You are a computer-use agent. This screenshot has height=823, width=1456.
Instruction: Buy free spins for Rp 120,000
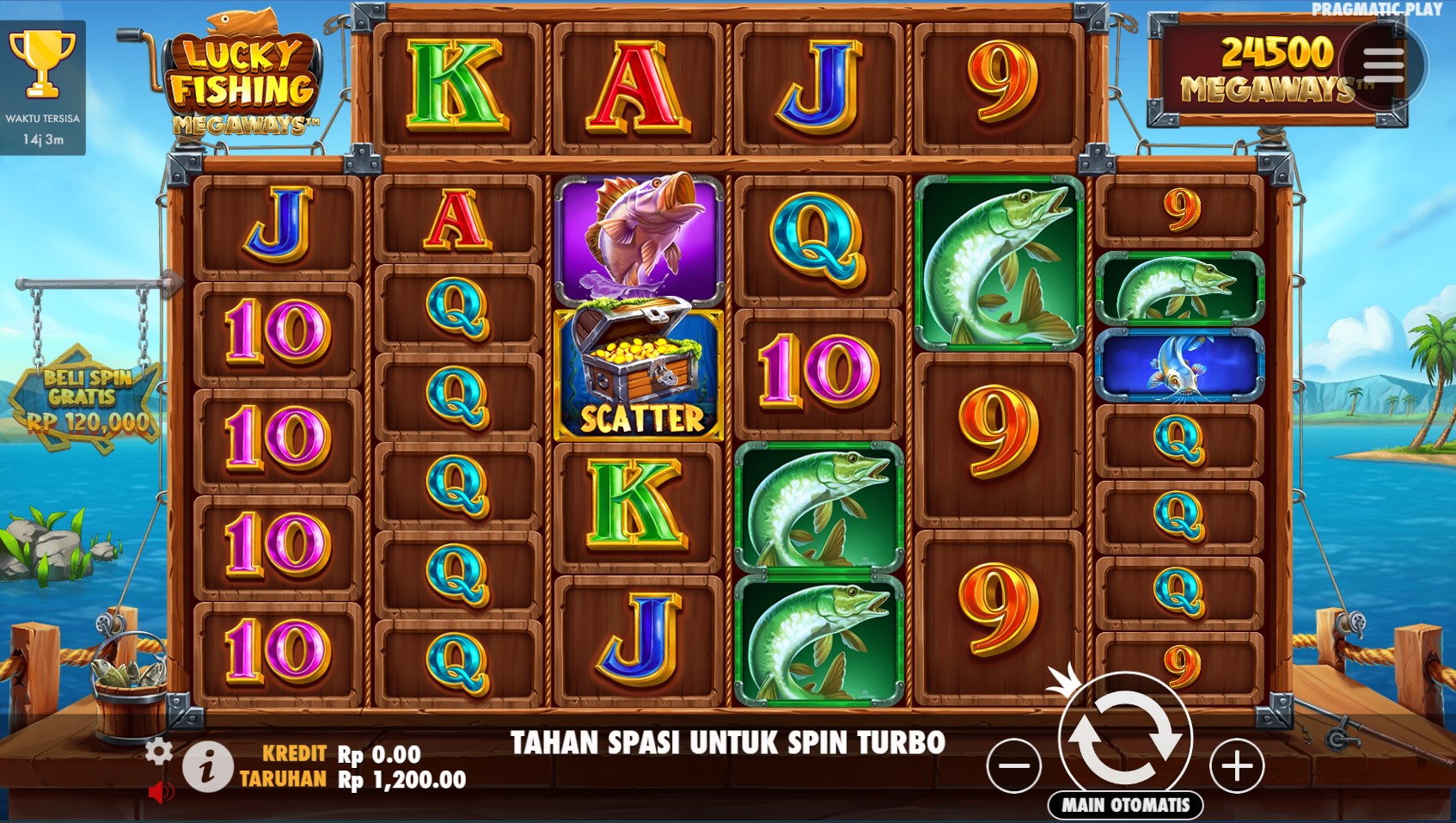click(x=86, y=399)
